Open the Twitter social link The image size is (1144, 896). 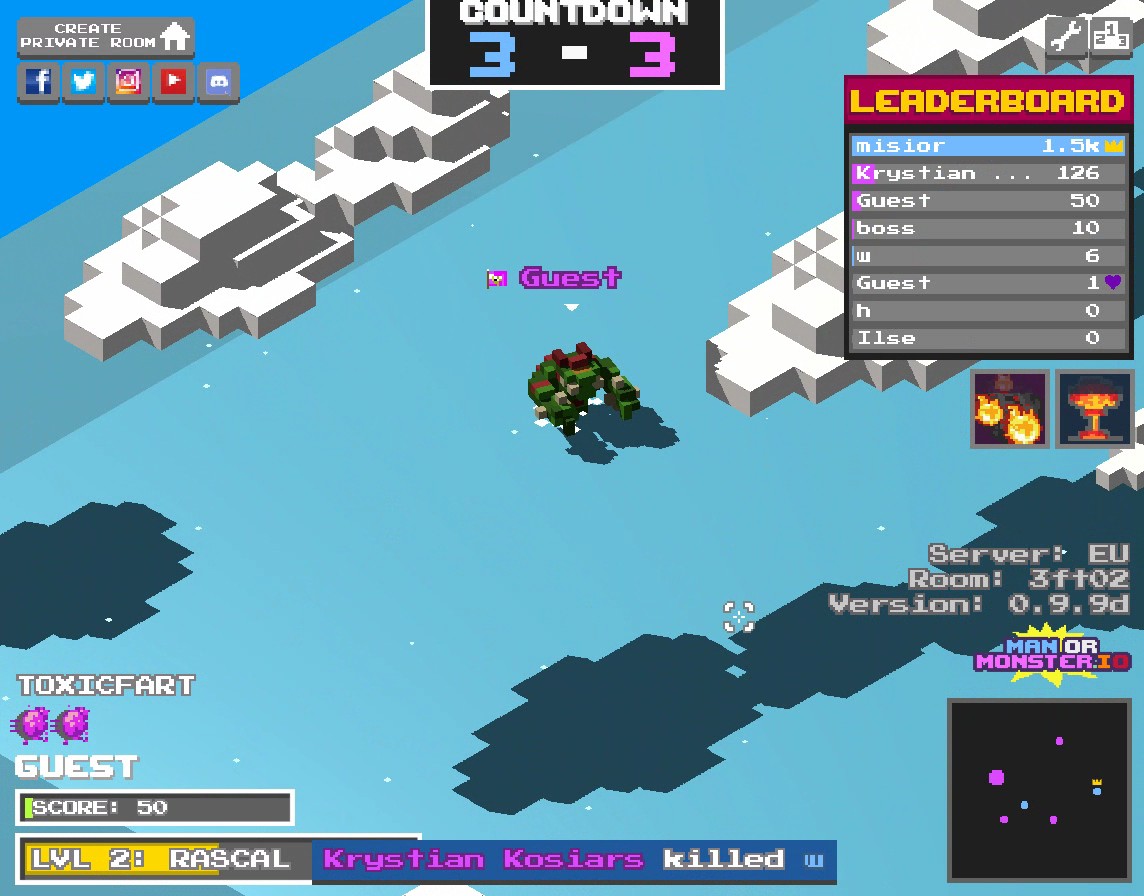pyautogui.click(x=84, y=82)
